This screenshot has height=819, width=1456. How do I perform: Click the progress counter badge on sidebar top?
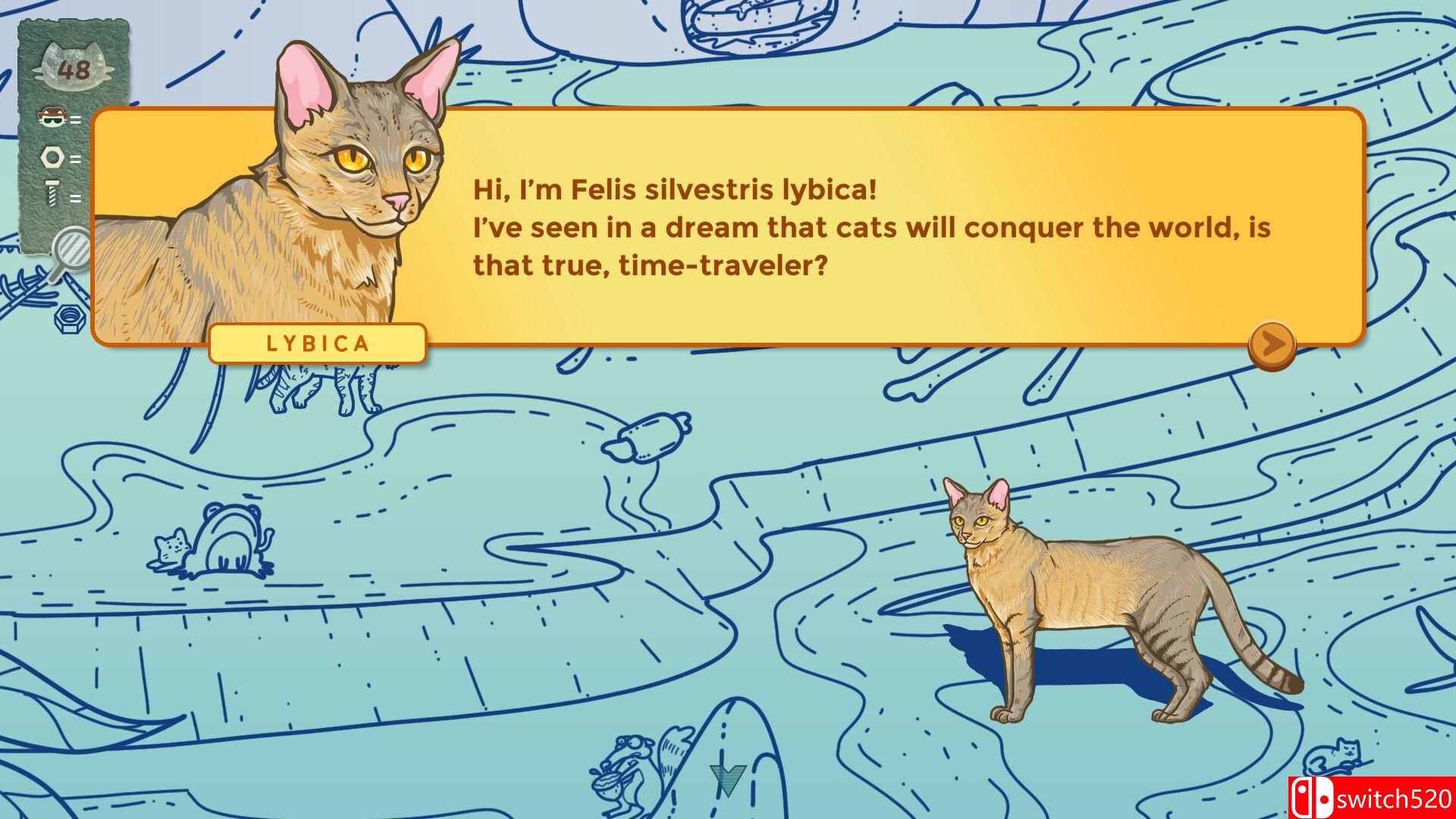pos(72,68)
